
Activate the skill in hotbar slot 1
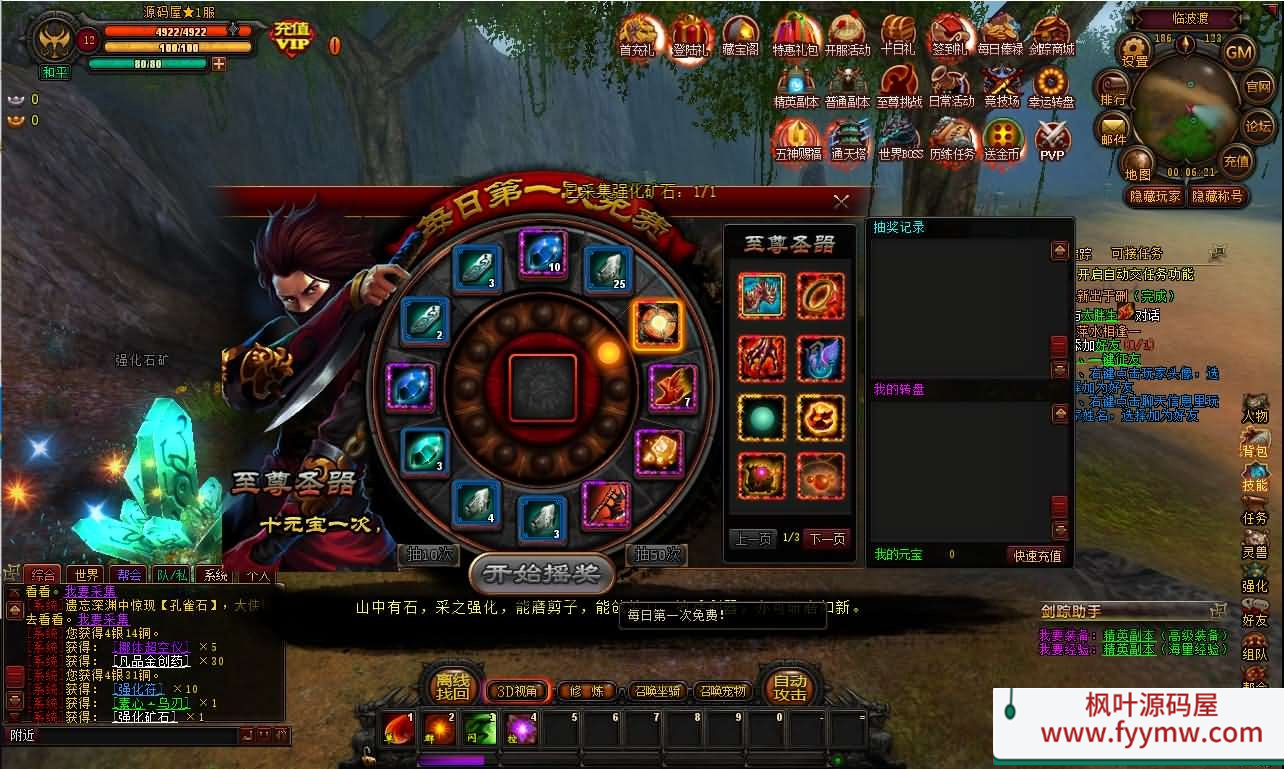pos(398,729)
